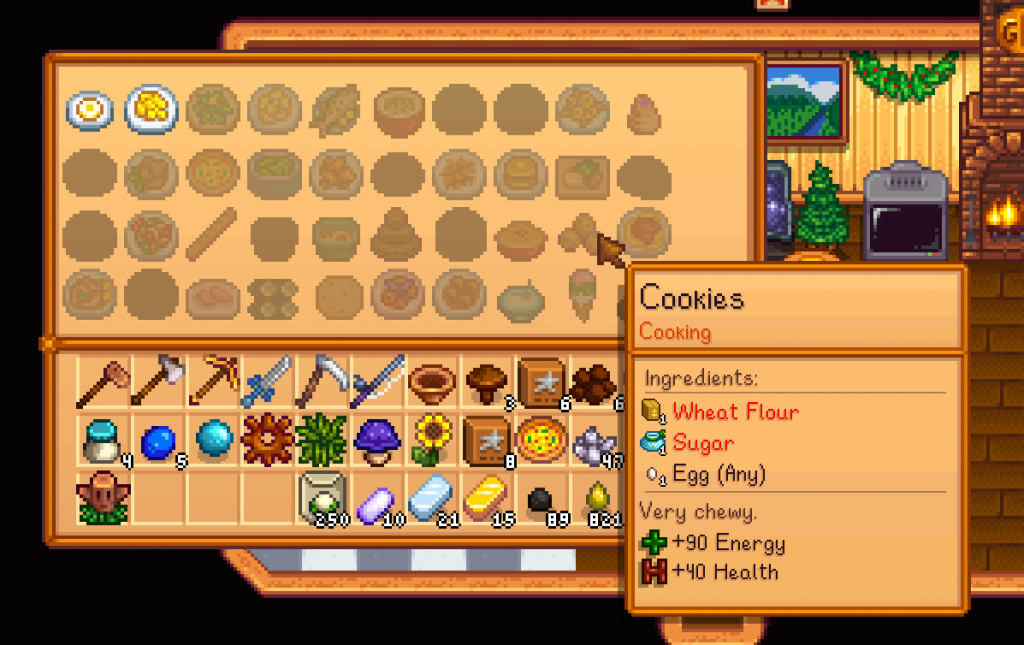Select the scythe slot
Viewport: 1024px width, 645px height.
click(x=320, y=384)
